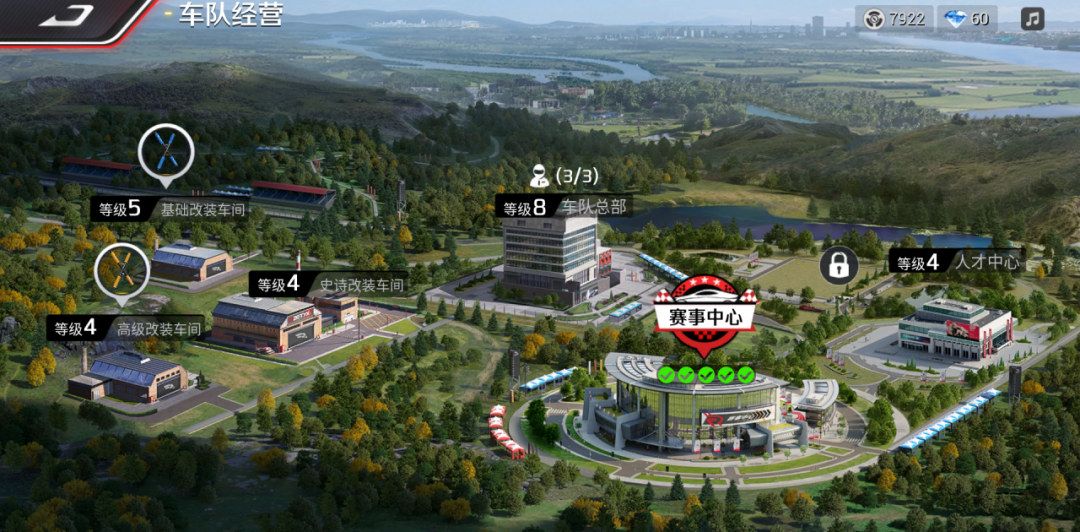Open the 基础改装车间 level 5 label

pyautogui.click(x=171, y=209)
